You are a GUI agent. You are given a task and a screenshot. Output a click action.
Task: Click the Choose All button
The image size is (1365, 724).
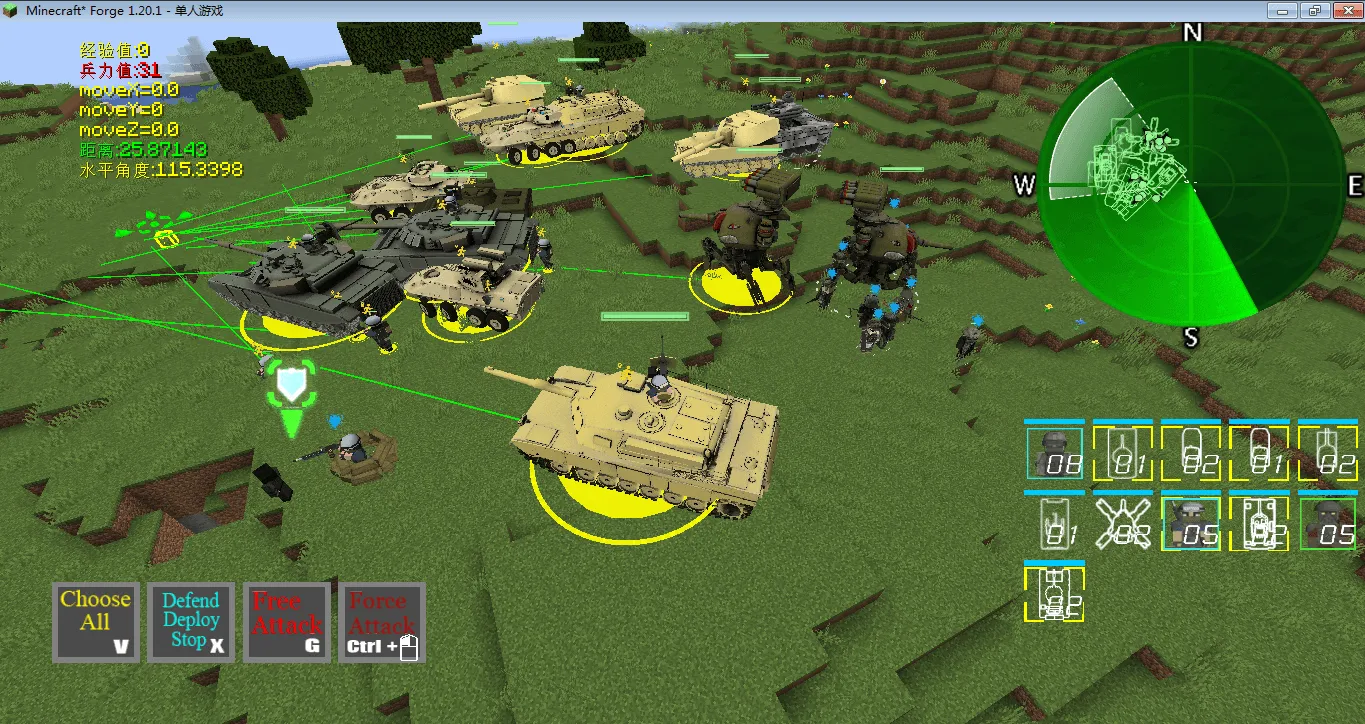point(95,622)
